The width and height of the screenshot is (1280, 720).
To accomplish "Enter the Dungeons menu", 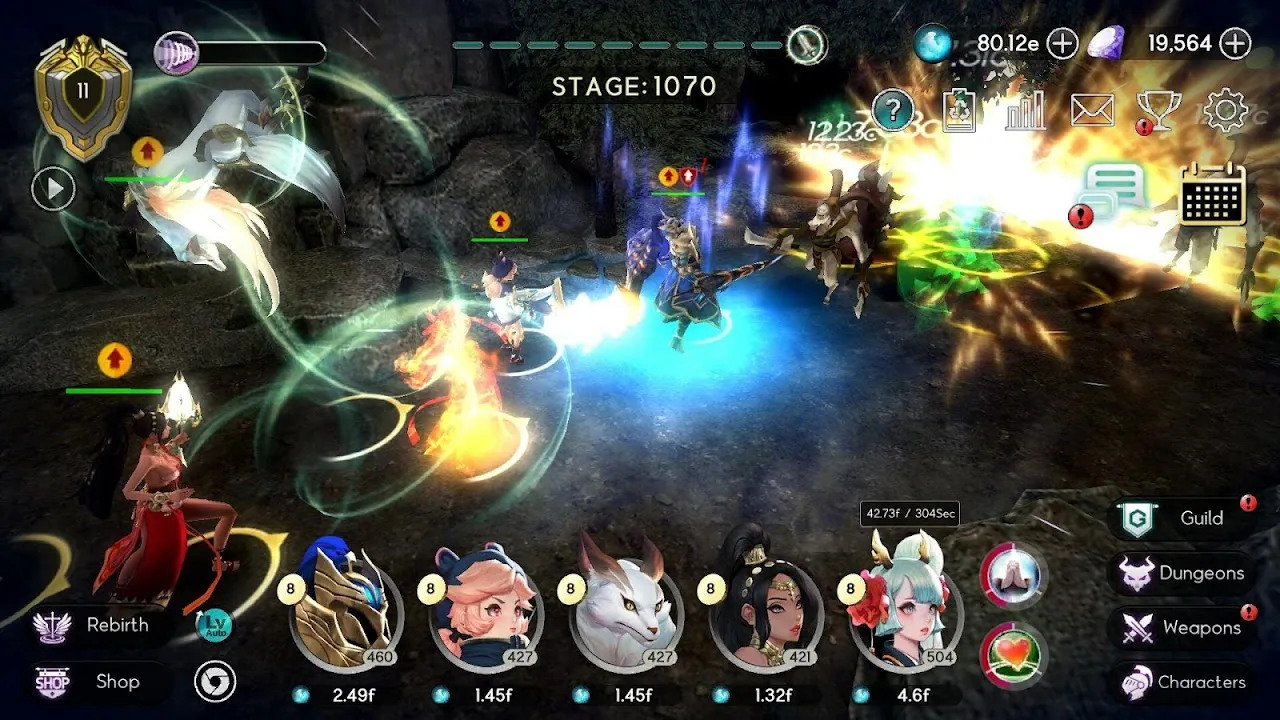I will (1182, 573).
